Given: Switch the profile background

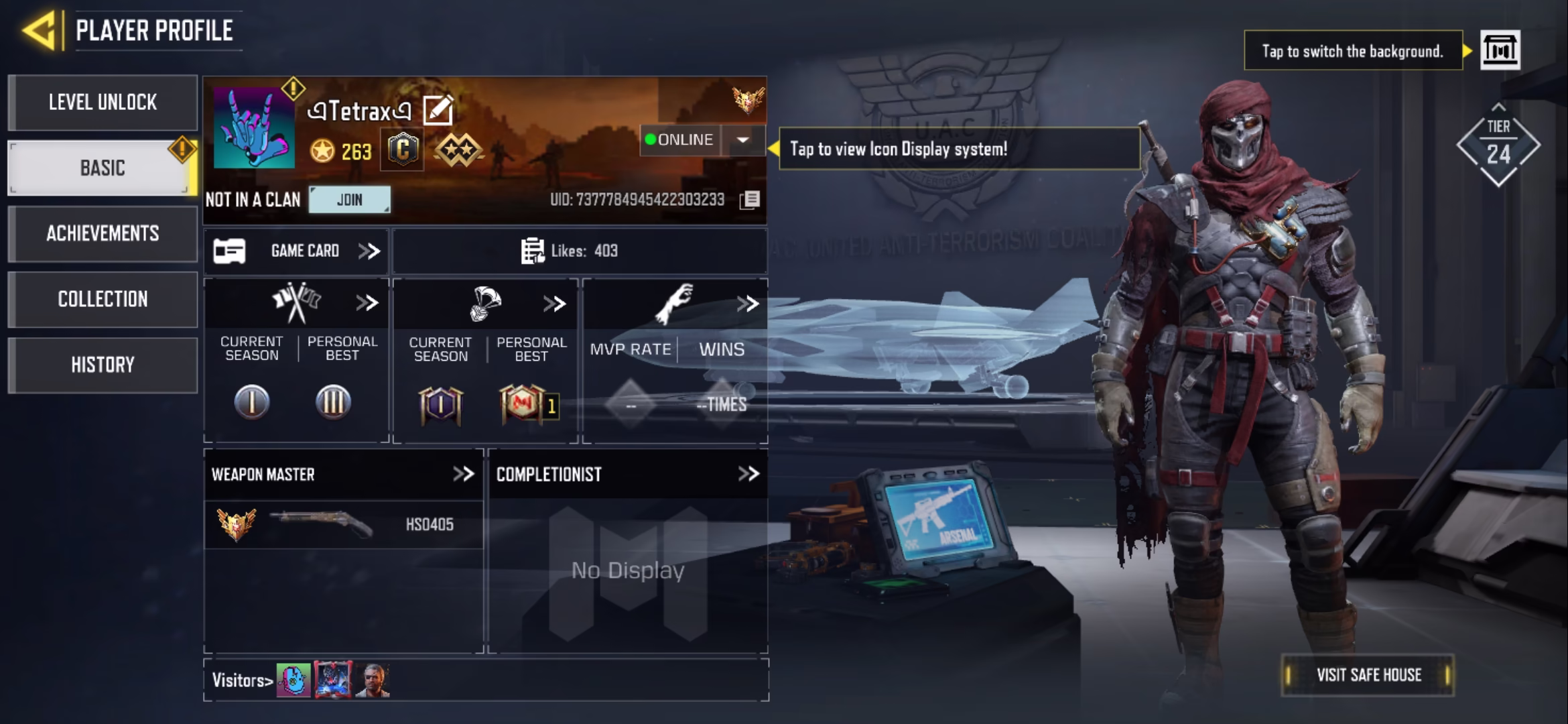Looking at the screenshot, I should click(x=1500, y=50).
